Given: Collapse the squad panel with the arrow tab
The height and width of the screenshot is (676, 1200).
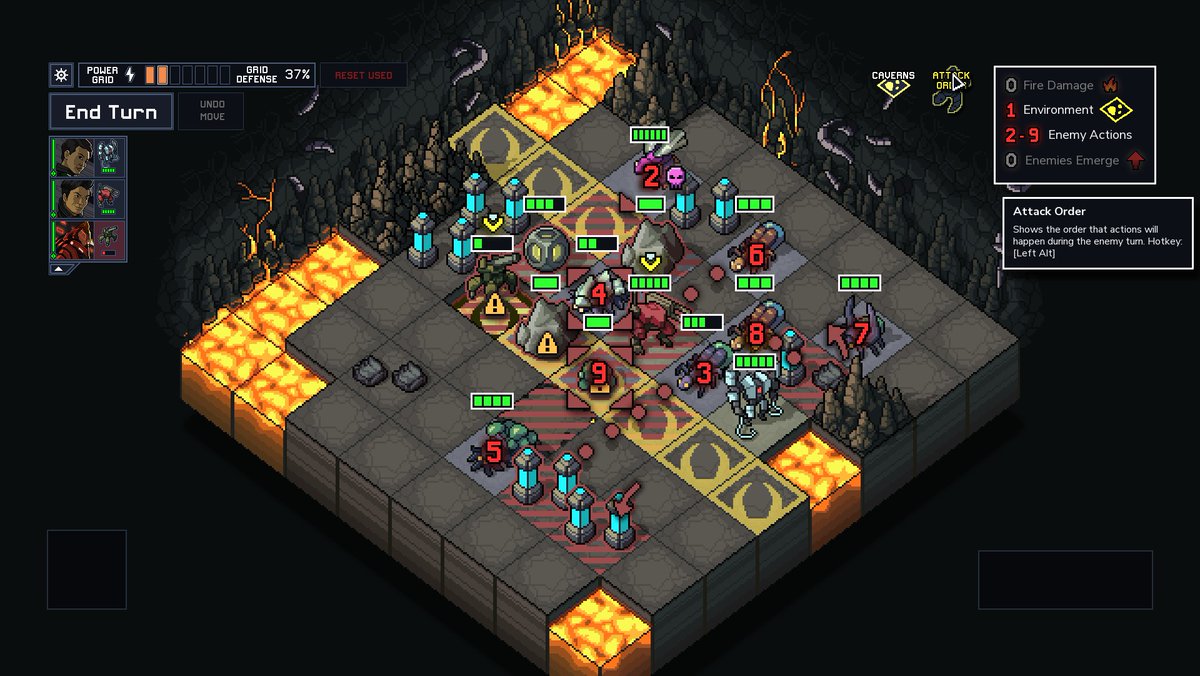Looking at the screenshot, I should pyautogui.click(x=58, y=269).
